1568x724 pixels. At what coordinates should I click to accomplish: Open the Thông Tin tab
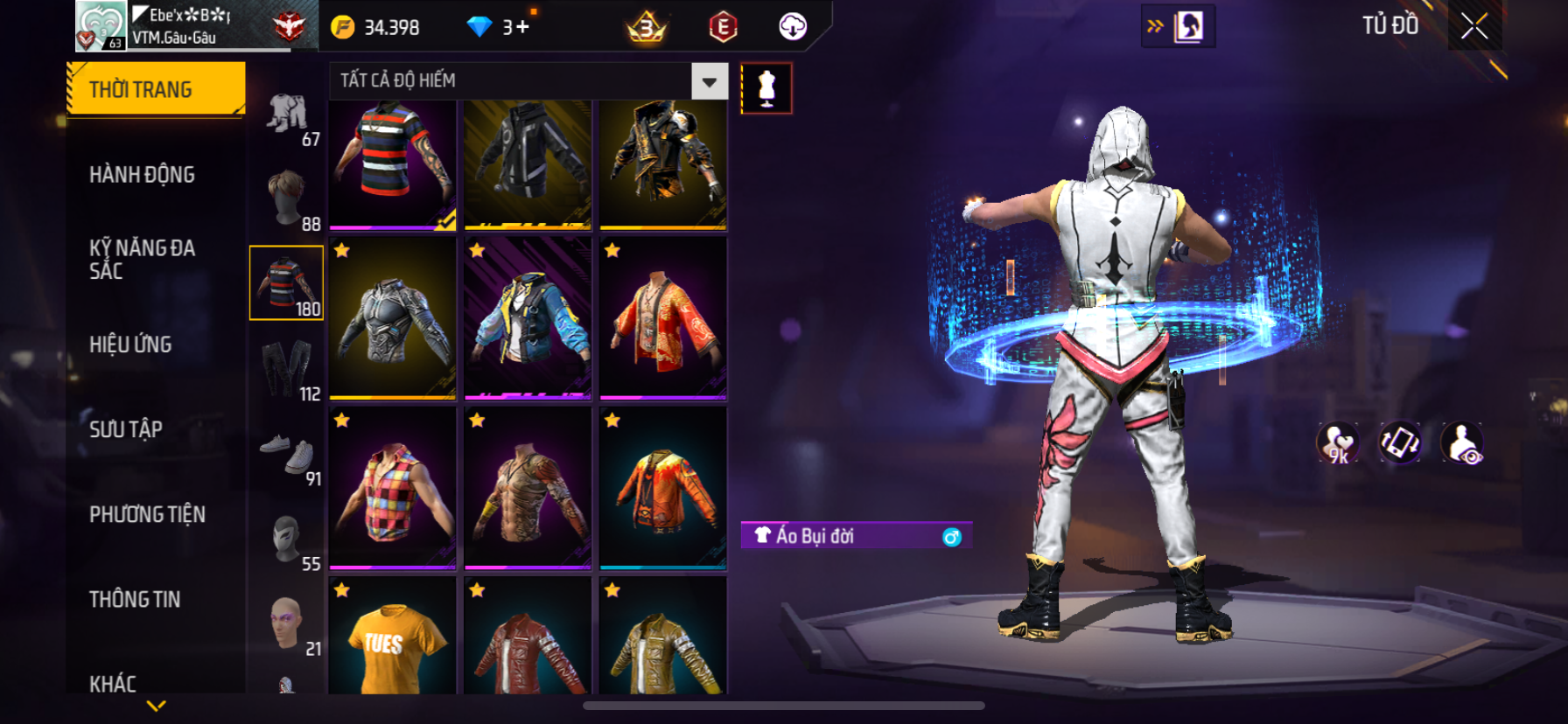coord(135,599)
